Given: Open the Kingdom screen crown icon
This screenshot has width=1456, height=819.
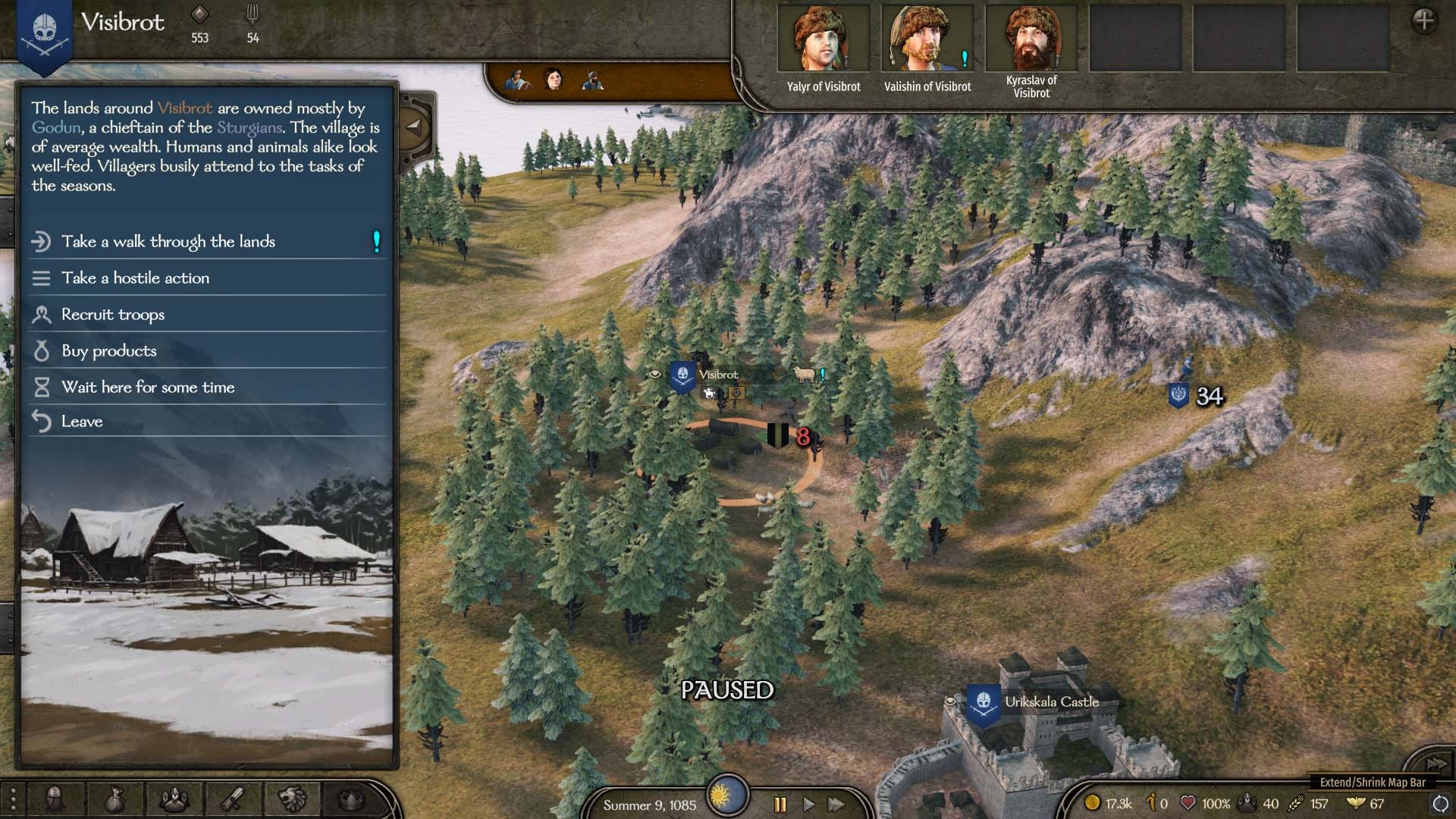Looking at the screenshot, I should click(x=353, y=799).
